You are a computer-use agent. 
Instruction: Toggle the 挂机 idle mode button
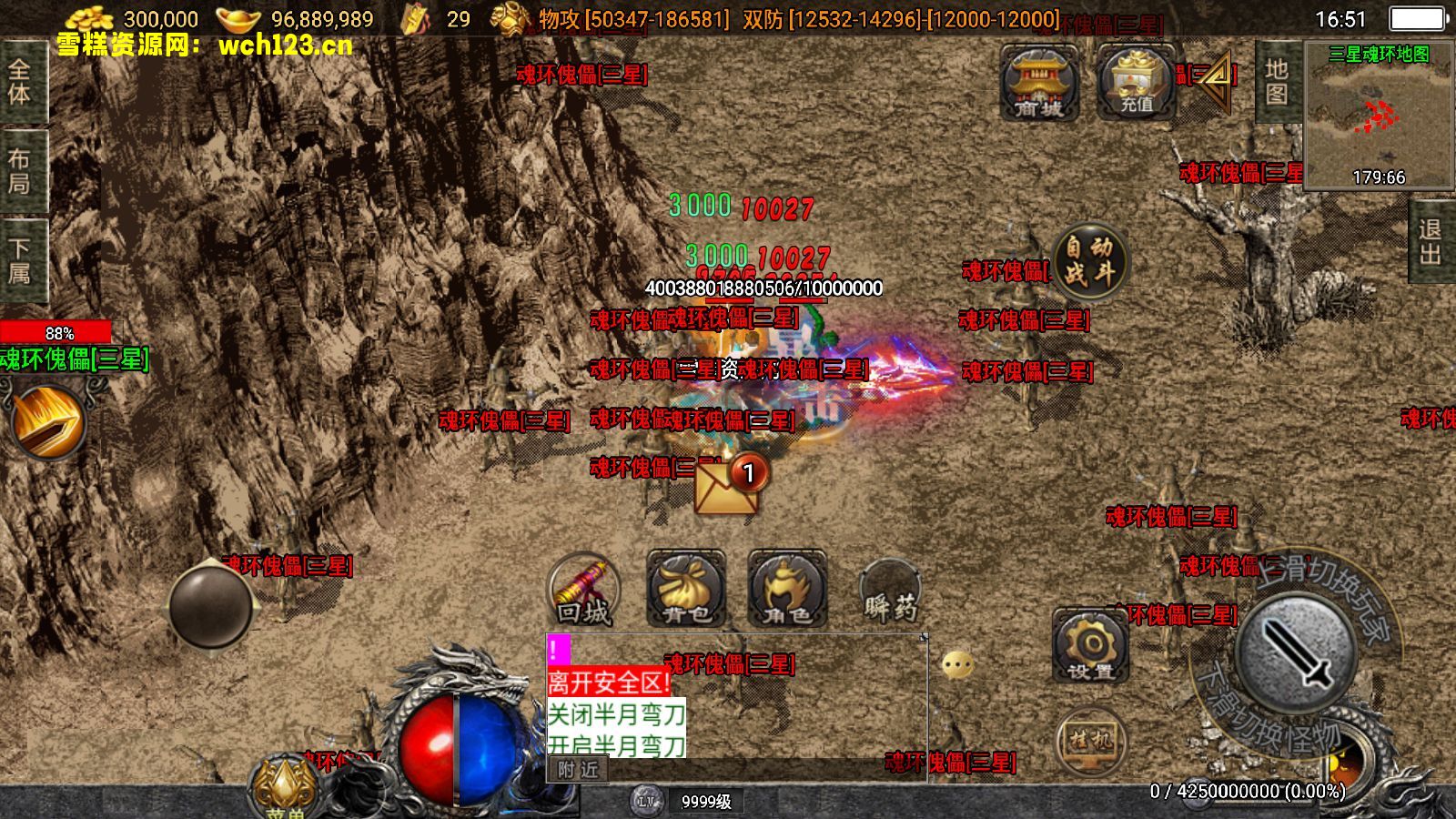[1090, 742]
